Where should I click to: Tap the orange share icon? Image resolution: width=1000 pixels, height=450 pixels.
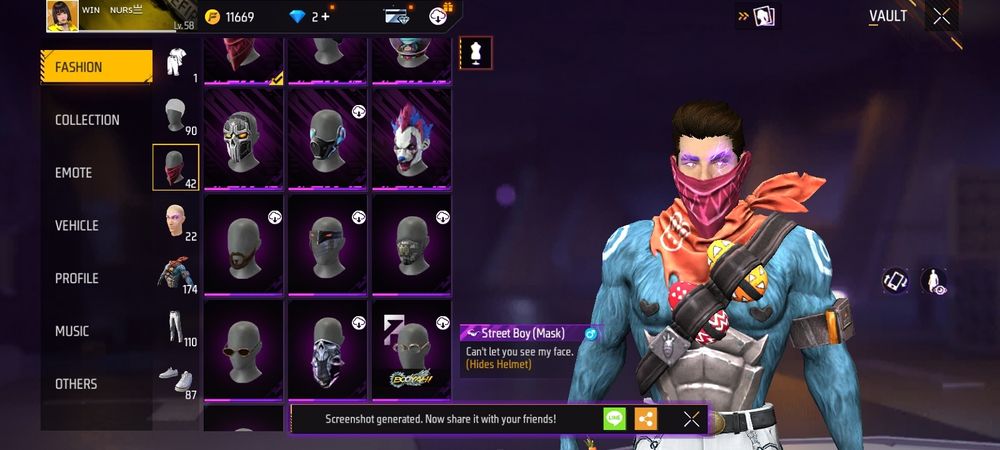click(x=646, y=419)
